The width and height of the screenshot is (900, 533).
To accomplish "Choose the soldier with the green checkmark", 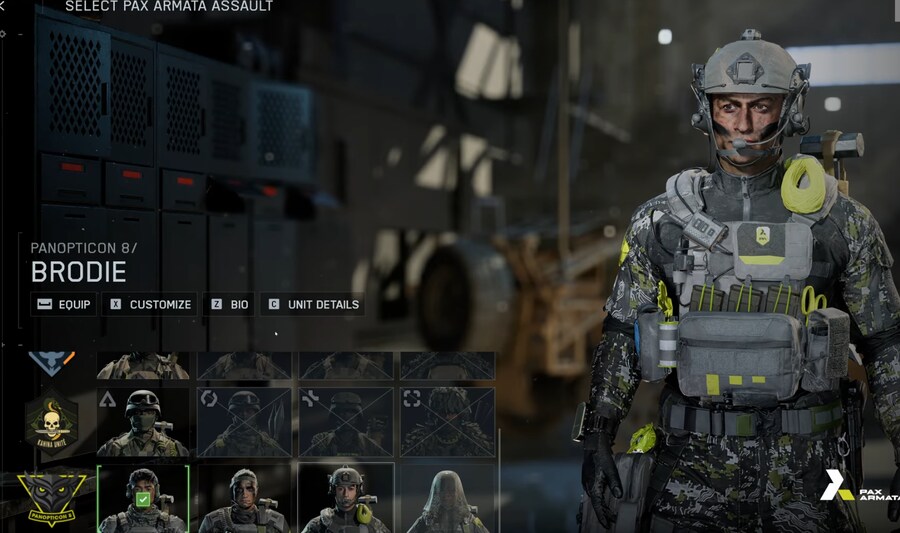I will [x=142, y=497].
